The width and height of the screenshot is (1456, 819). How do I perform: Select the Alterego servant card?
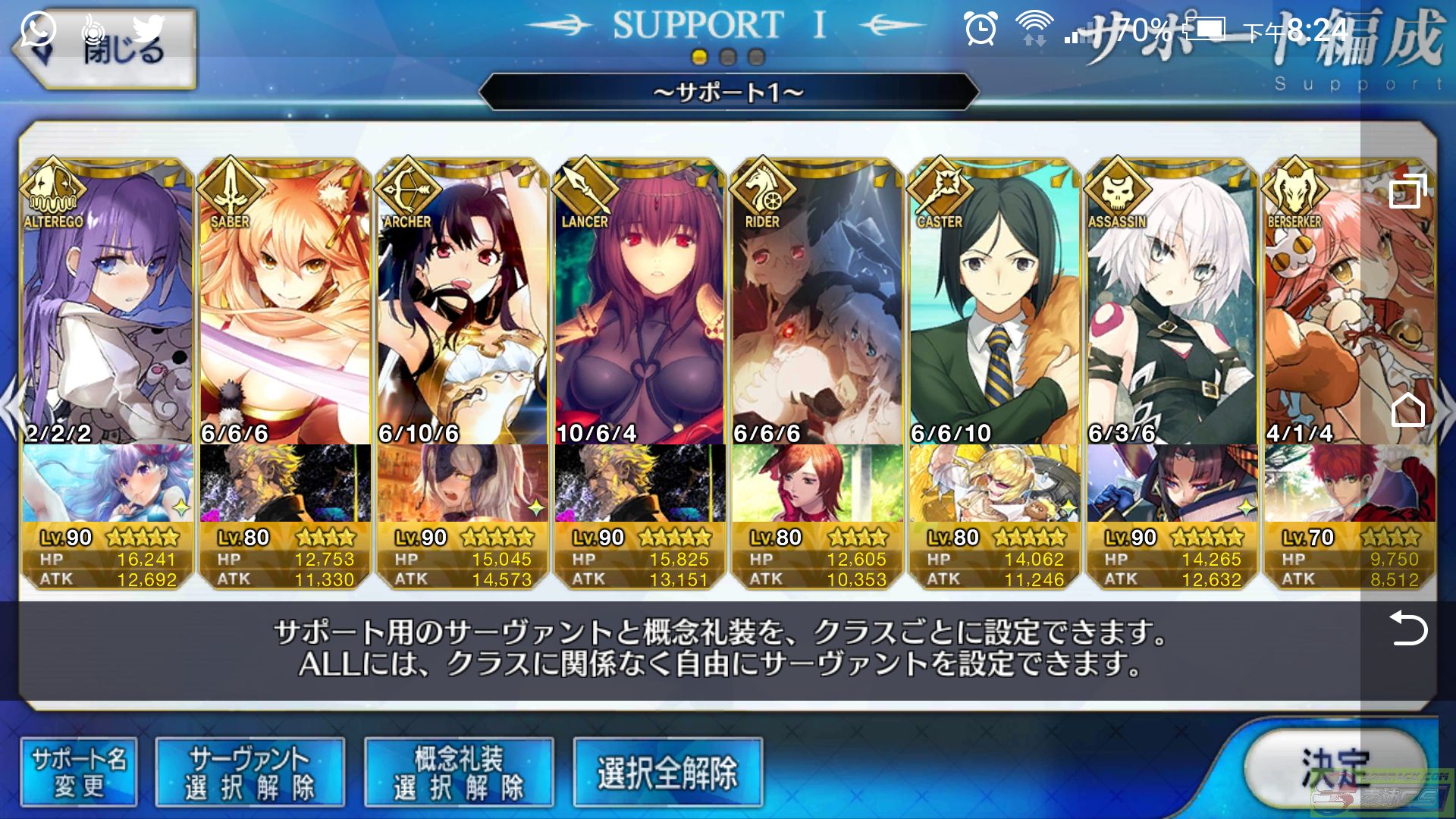pos(107,303)
